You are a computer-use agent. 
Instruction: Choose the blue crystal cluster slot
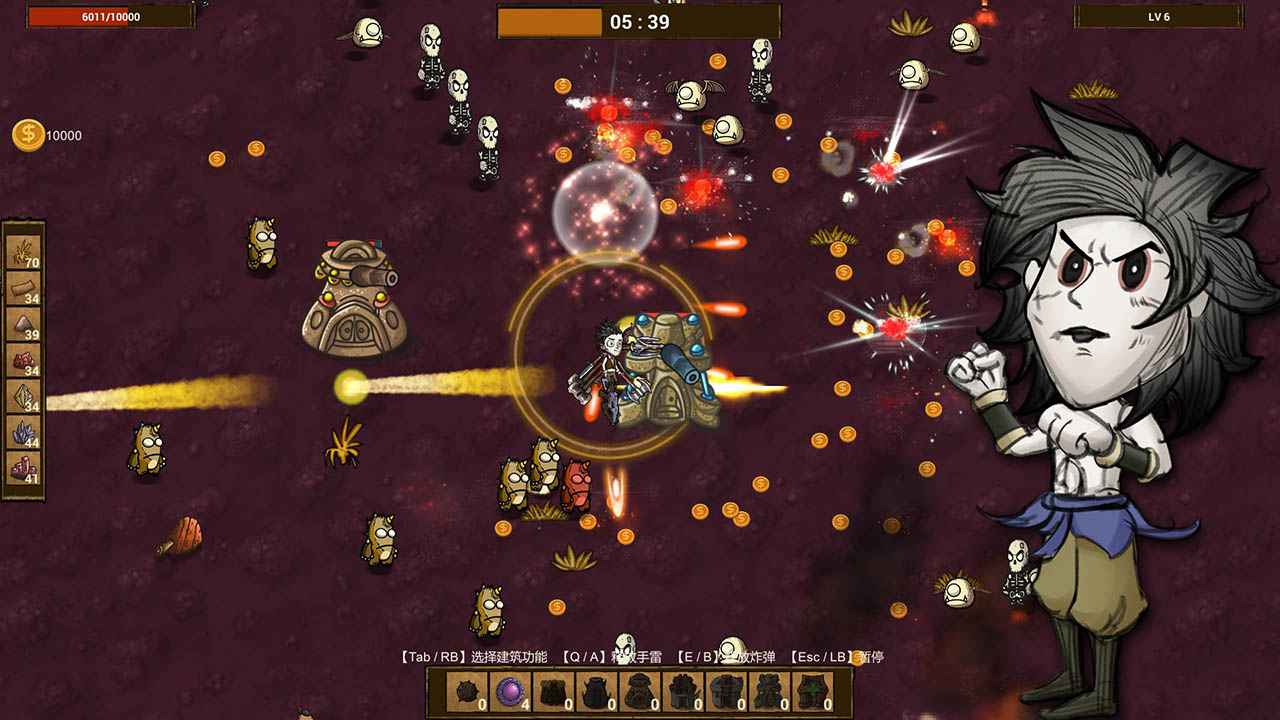[x=24, y=432]
